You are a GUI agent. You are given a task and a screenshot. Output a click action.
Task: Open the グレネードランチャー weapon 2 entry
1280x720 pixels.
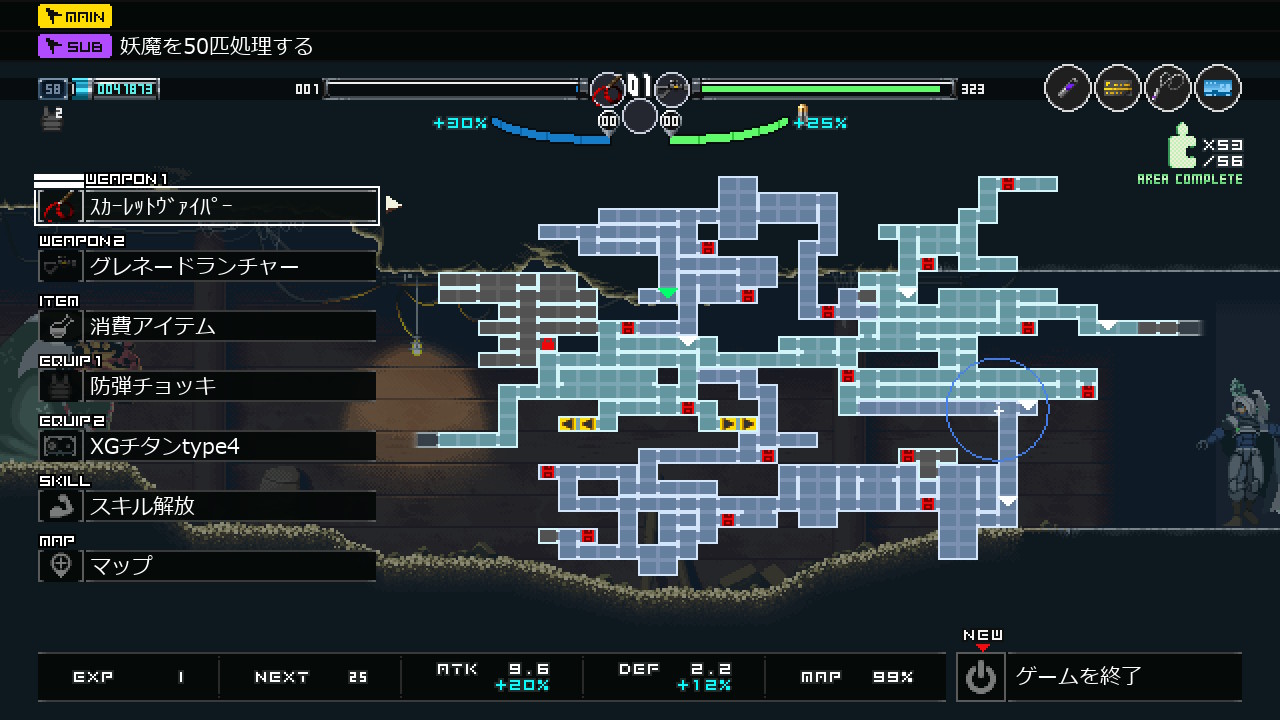tap(207, 266)
